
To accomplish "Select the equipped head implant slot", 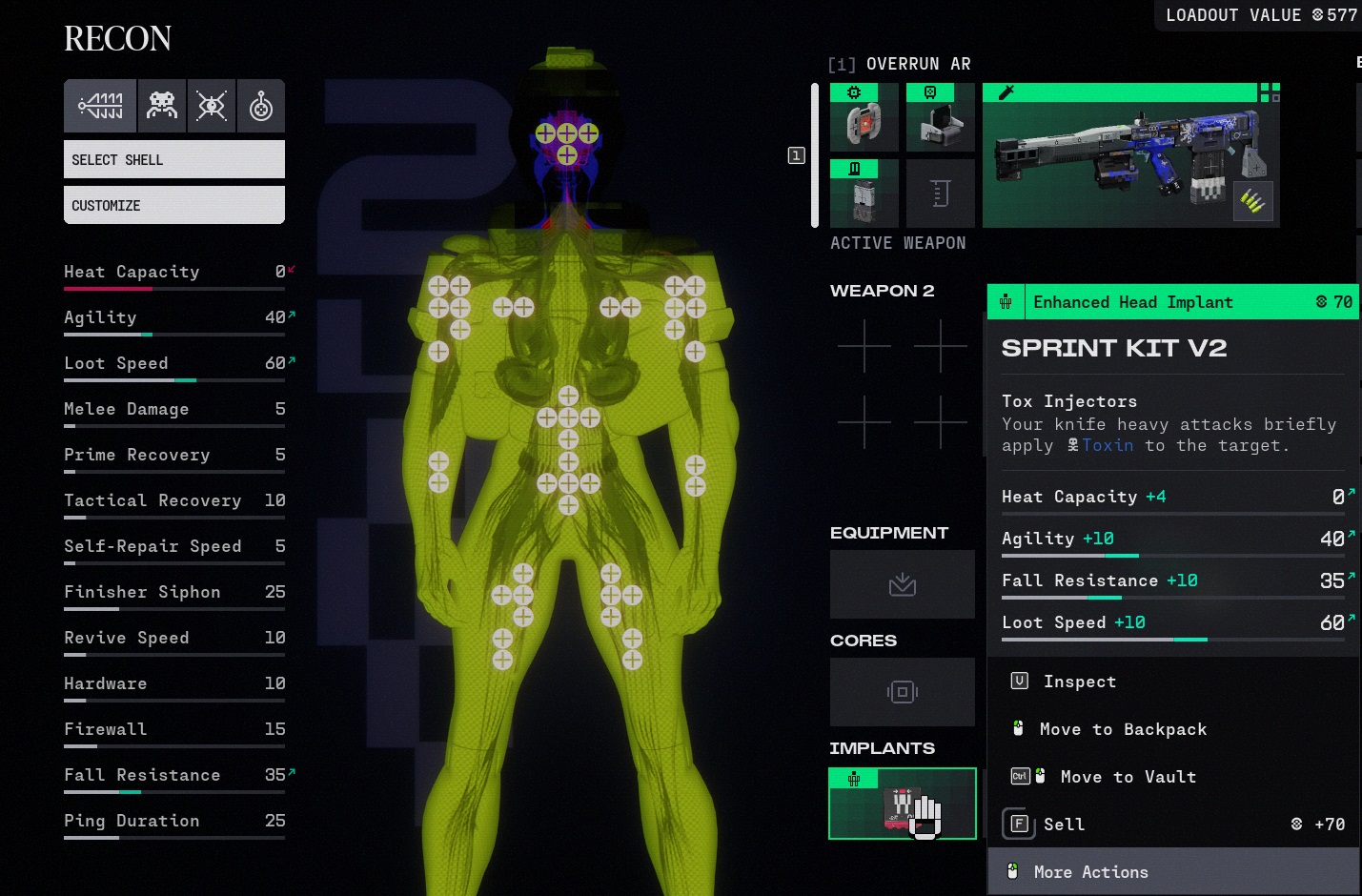I will pos(902,804).
